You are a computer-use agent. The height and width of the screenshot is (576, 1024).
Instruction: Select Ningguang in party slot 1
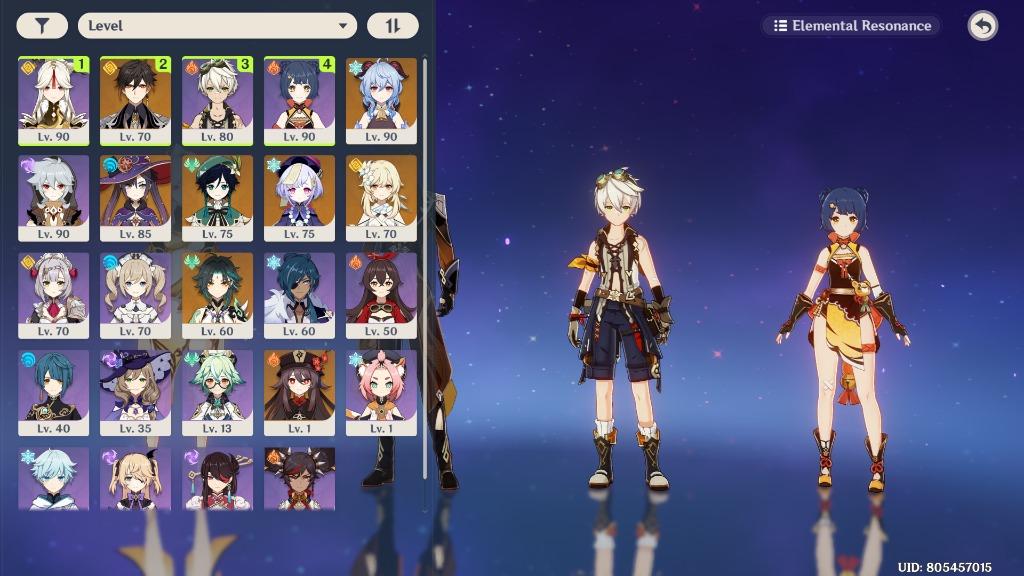click(53, 100)
